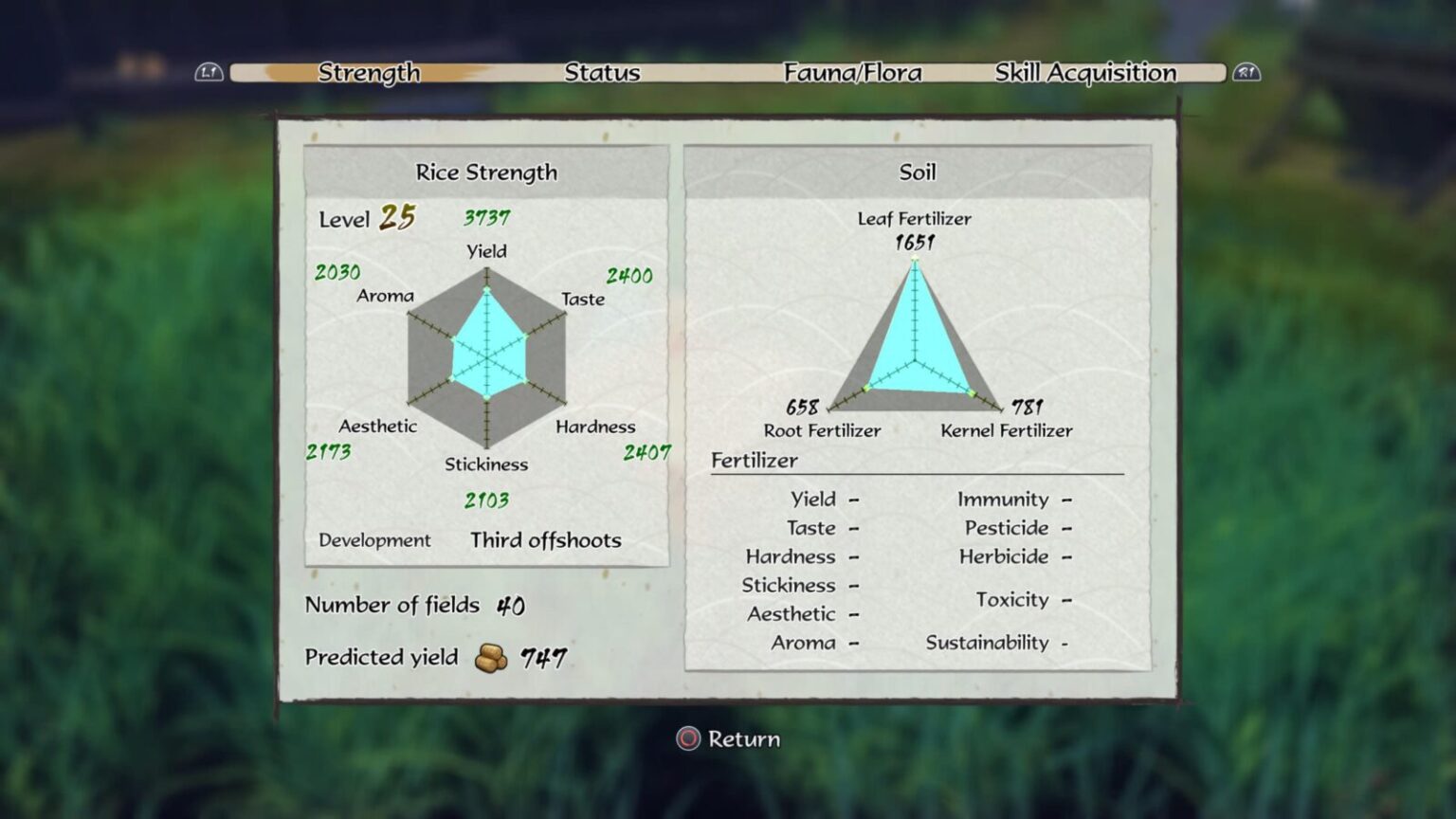Screen dimensions: 1456x819
Task: Click the Rice Strength hexagonal radar chart
Action: (x=488, y=360)
